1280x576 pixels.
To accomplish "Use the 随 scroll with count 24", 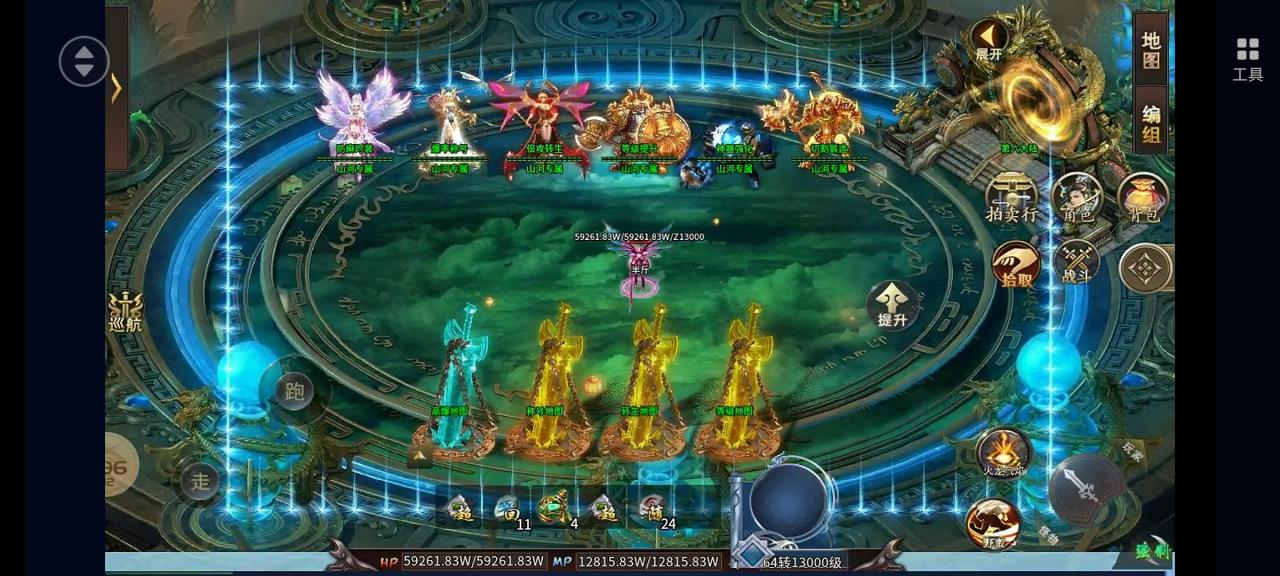I will tap(653, 510).
